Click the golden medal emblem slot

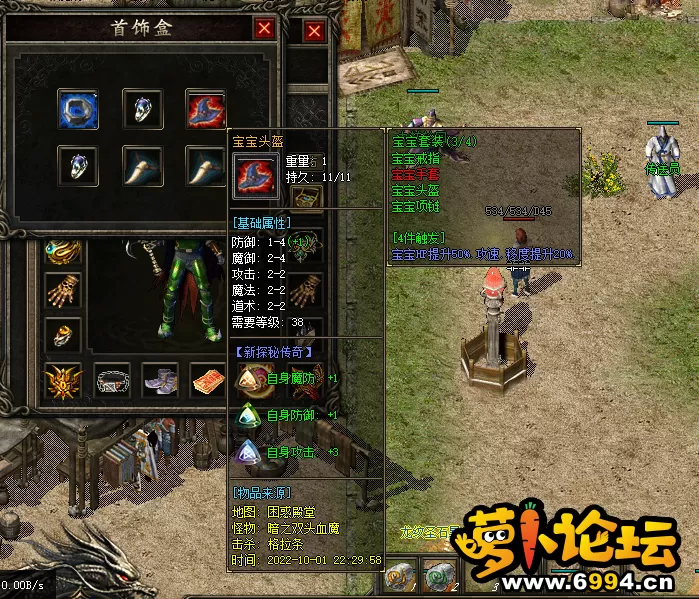[x=63, y=381]
